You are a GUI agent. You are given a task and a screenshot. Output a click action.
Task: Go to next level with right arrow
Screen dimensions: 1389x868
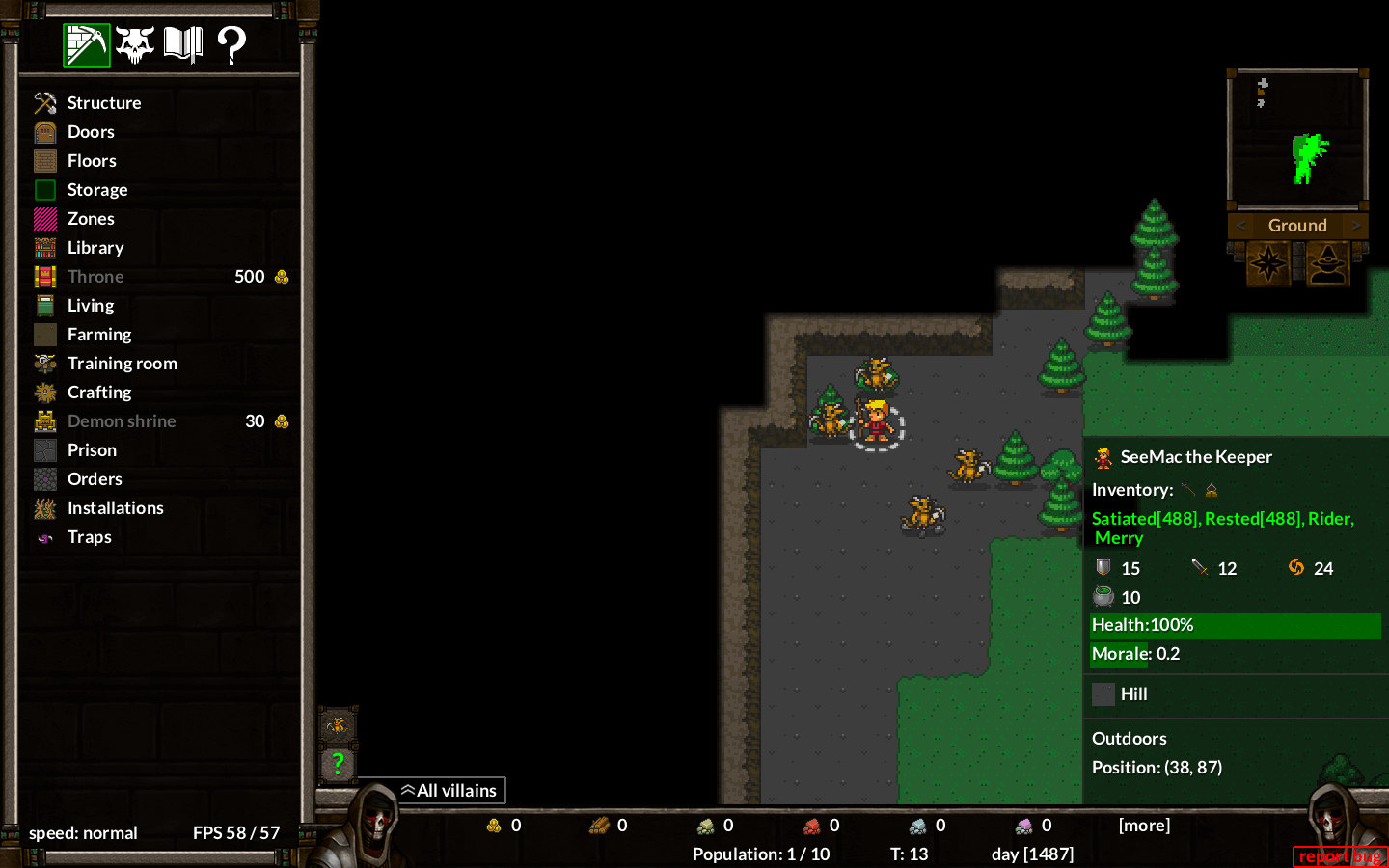(x=1356, y=226)
